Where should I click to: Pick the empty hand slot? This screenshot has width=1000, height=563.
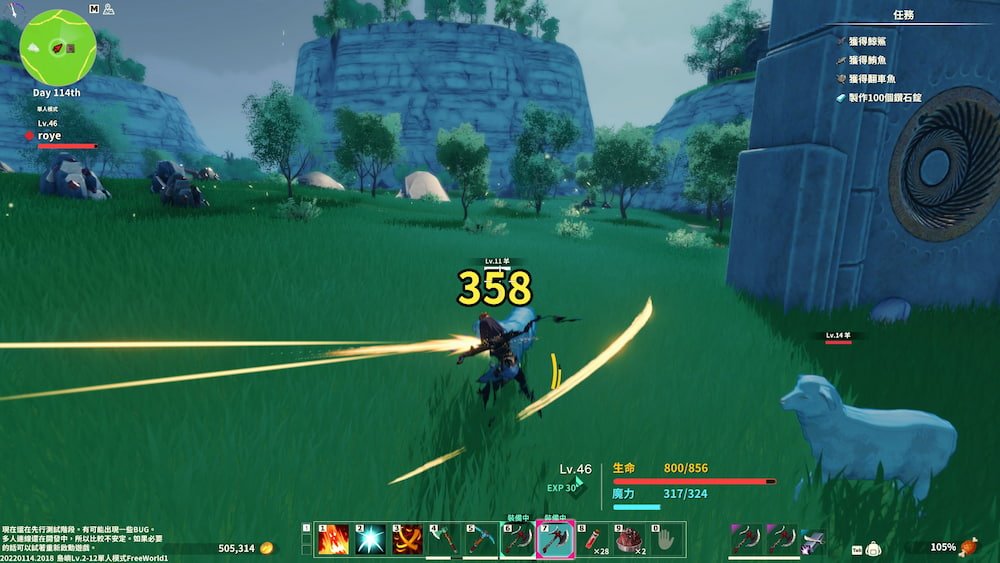pyautogui.click(x=666, y=540)
